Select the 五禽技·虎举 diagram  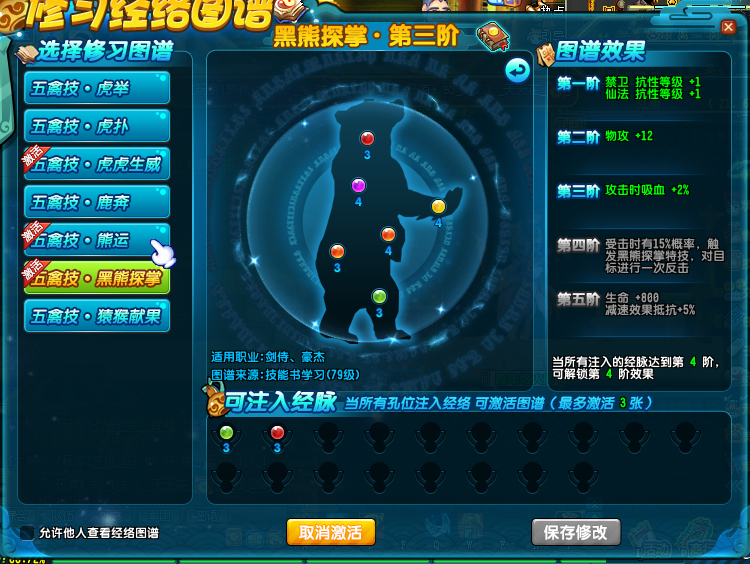point(97,88)
